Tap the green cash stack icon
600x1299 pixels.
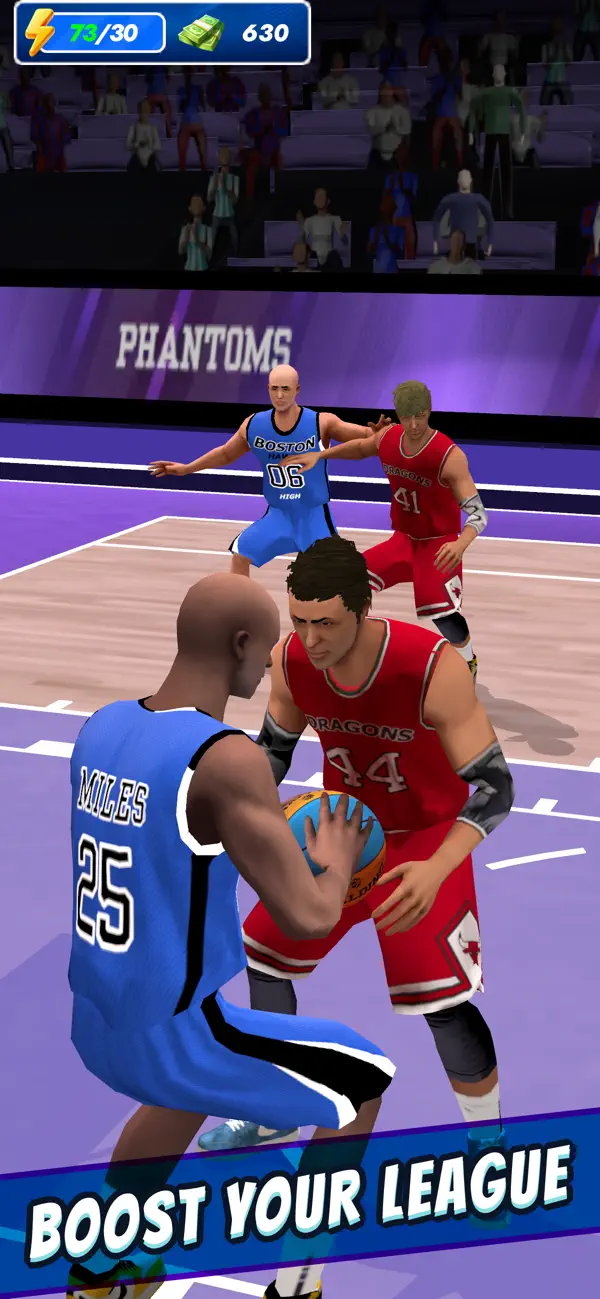[x=202, y=32]
